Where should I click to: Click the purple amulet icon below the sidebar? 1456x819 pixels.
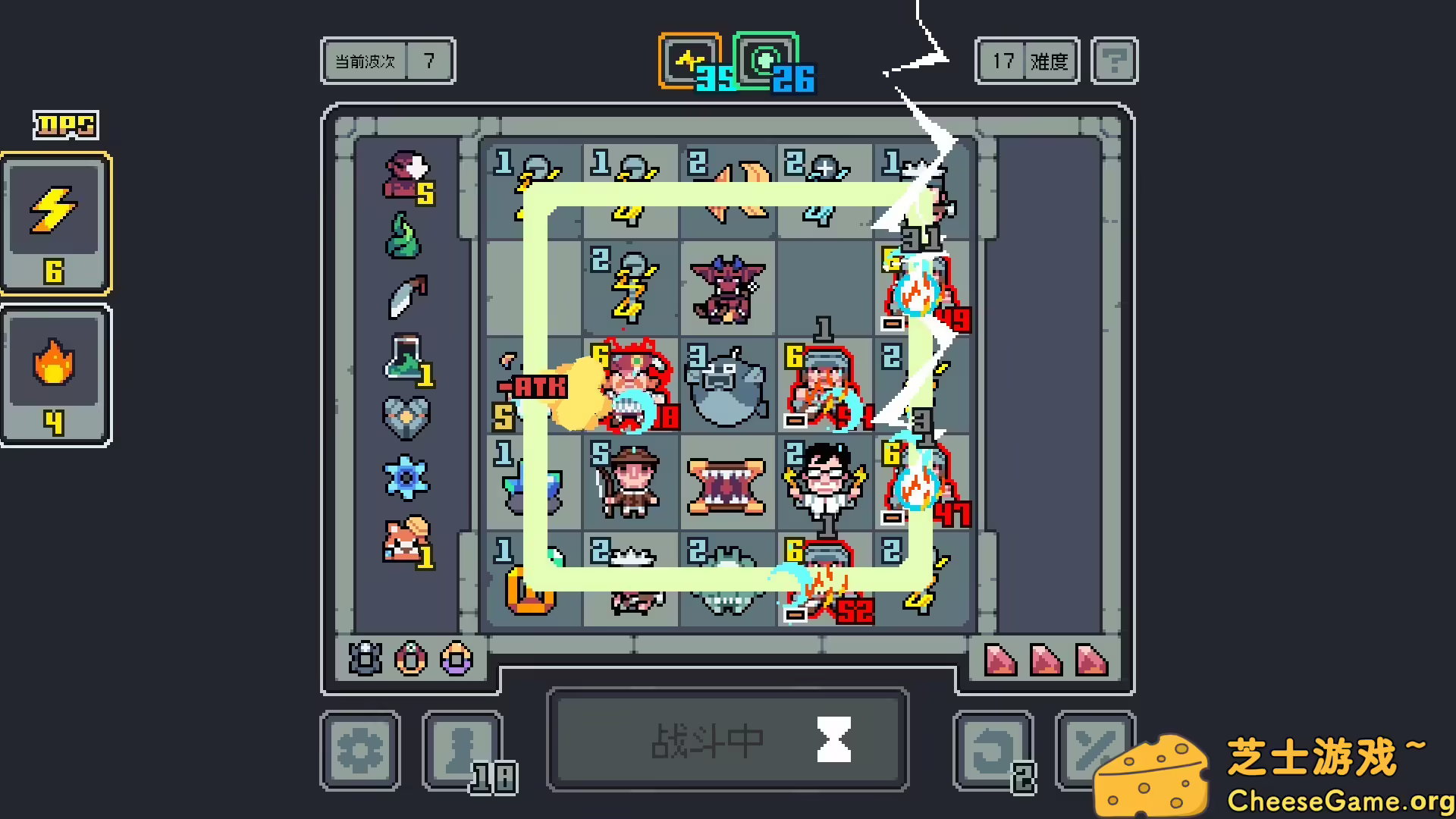click(455, 660)
